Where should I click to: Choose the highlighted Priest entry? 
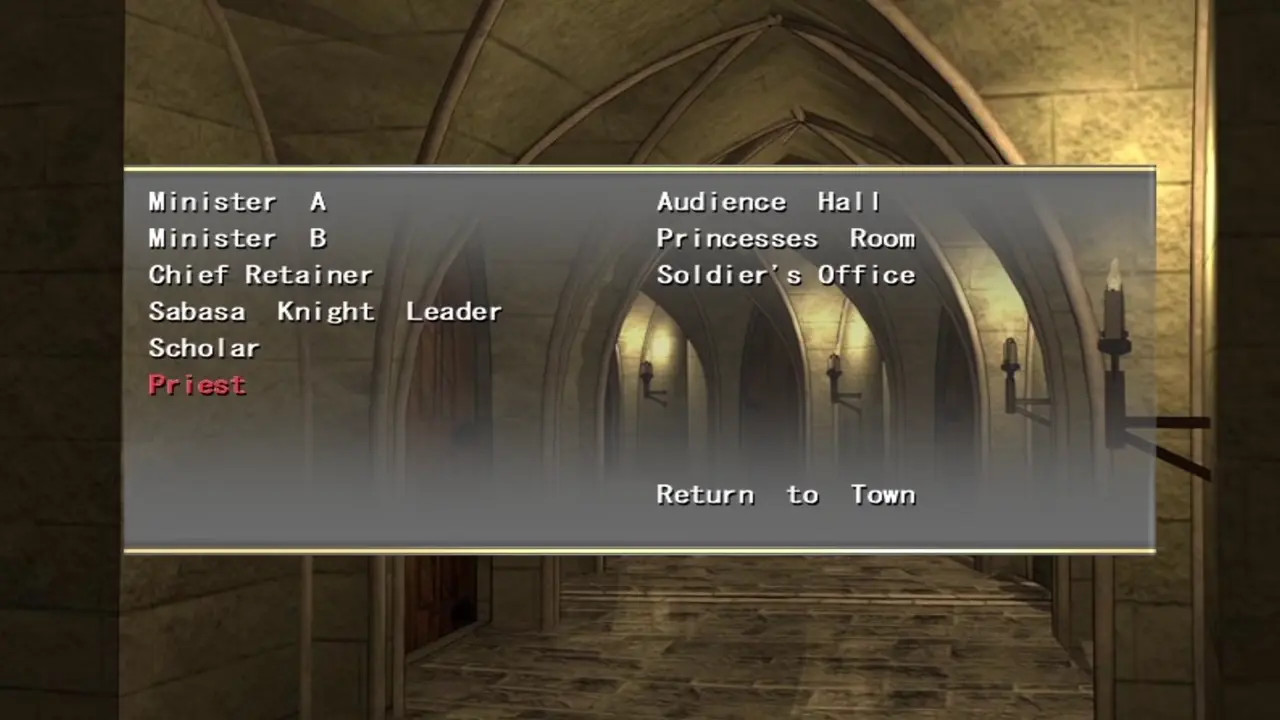pos(197,385)
